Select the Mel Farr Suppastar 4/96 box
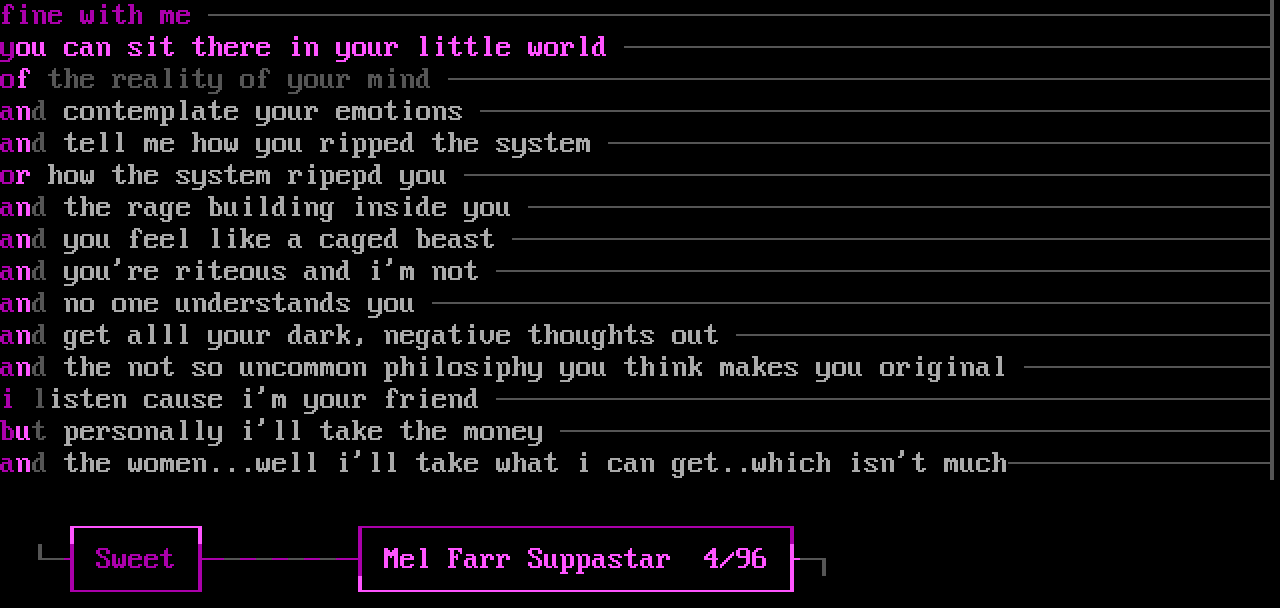 tap(575, 558)
